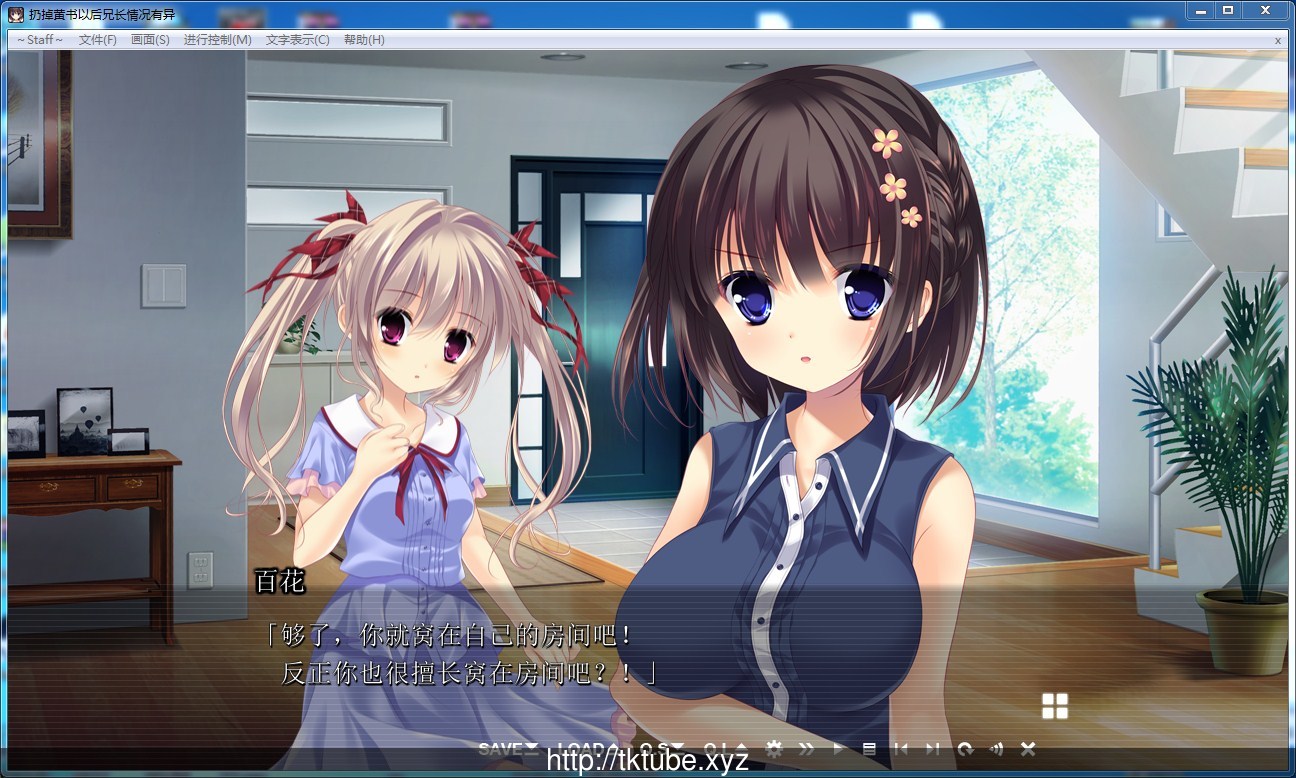Hide the text window with the X icon
Image resolution: width=1296 pixels, height=778 pixels.
pyautogui.click(x=1027, y=749)
